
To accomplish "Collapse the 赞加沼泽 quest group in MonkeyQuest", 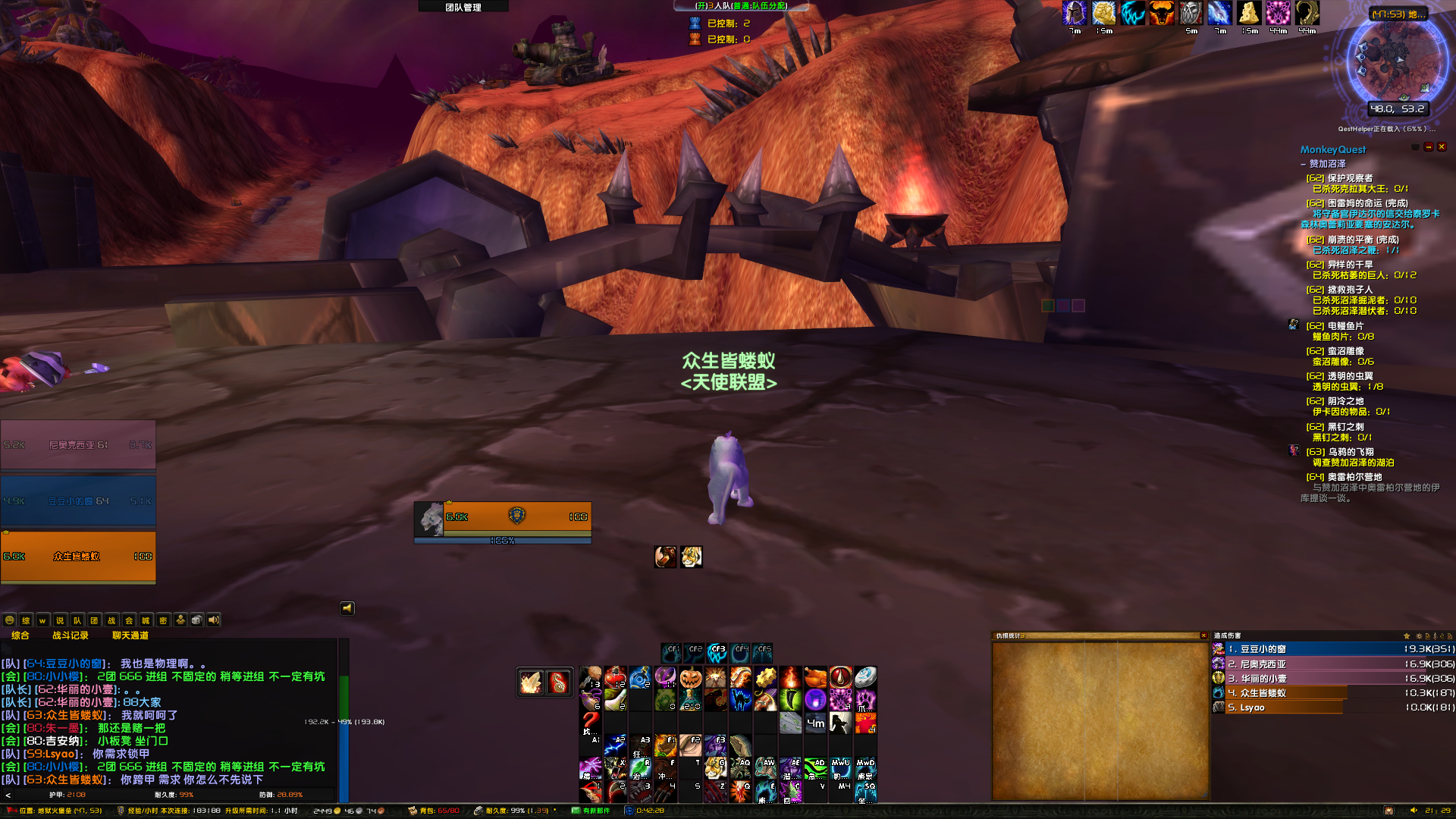I will (x=1304, y=164).
